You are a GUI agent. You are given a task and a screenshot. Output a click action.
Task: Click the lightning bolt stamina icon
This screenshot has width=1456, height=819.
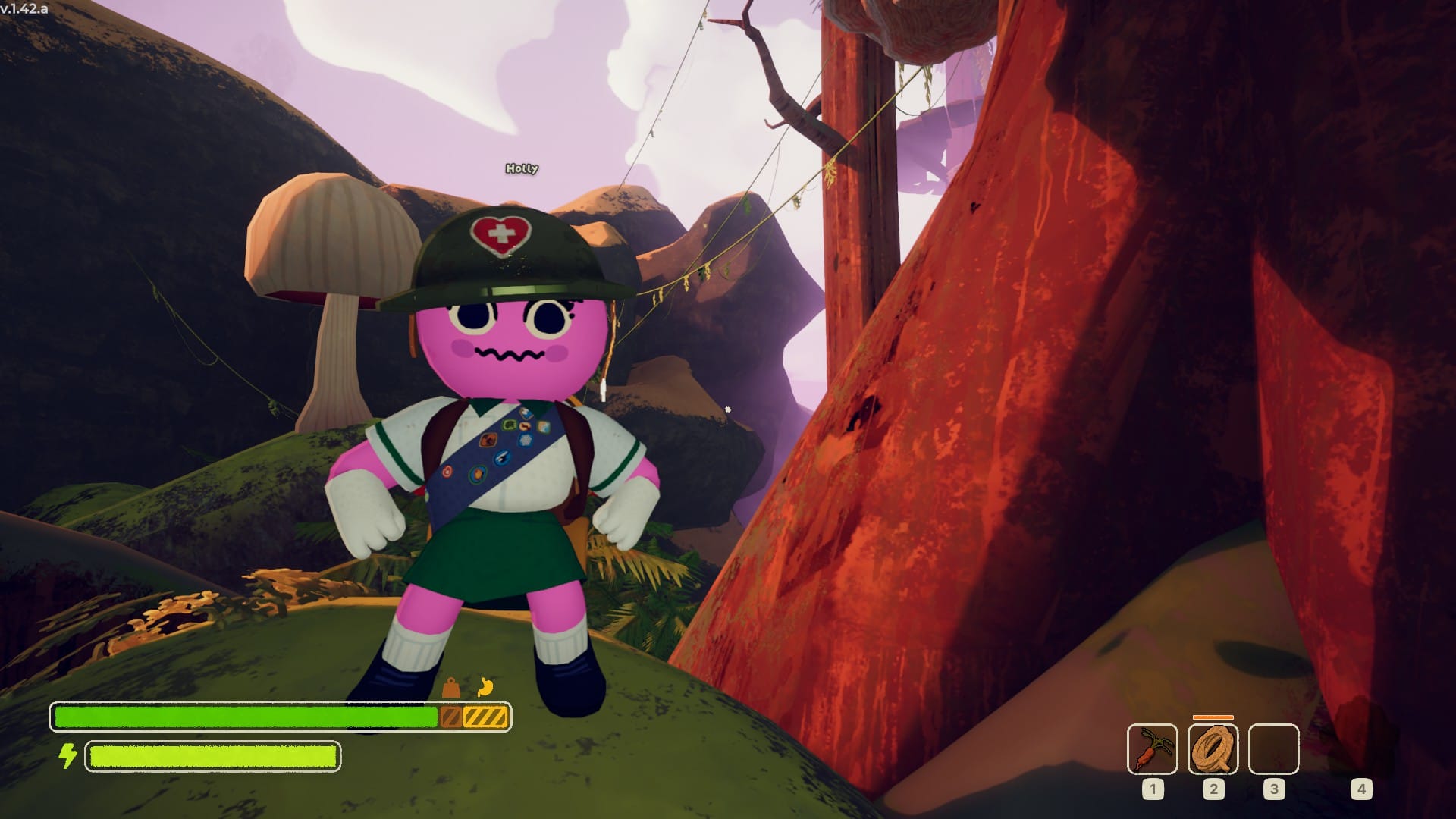point(69,755)
